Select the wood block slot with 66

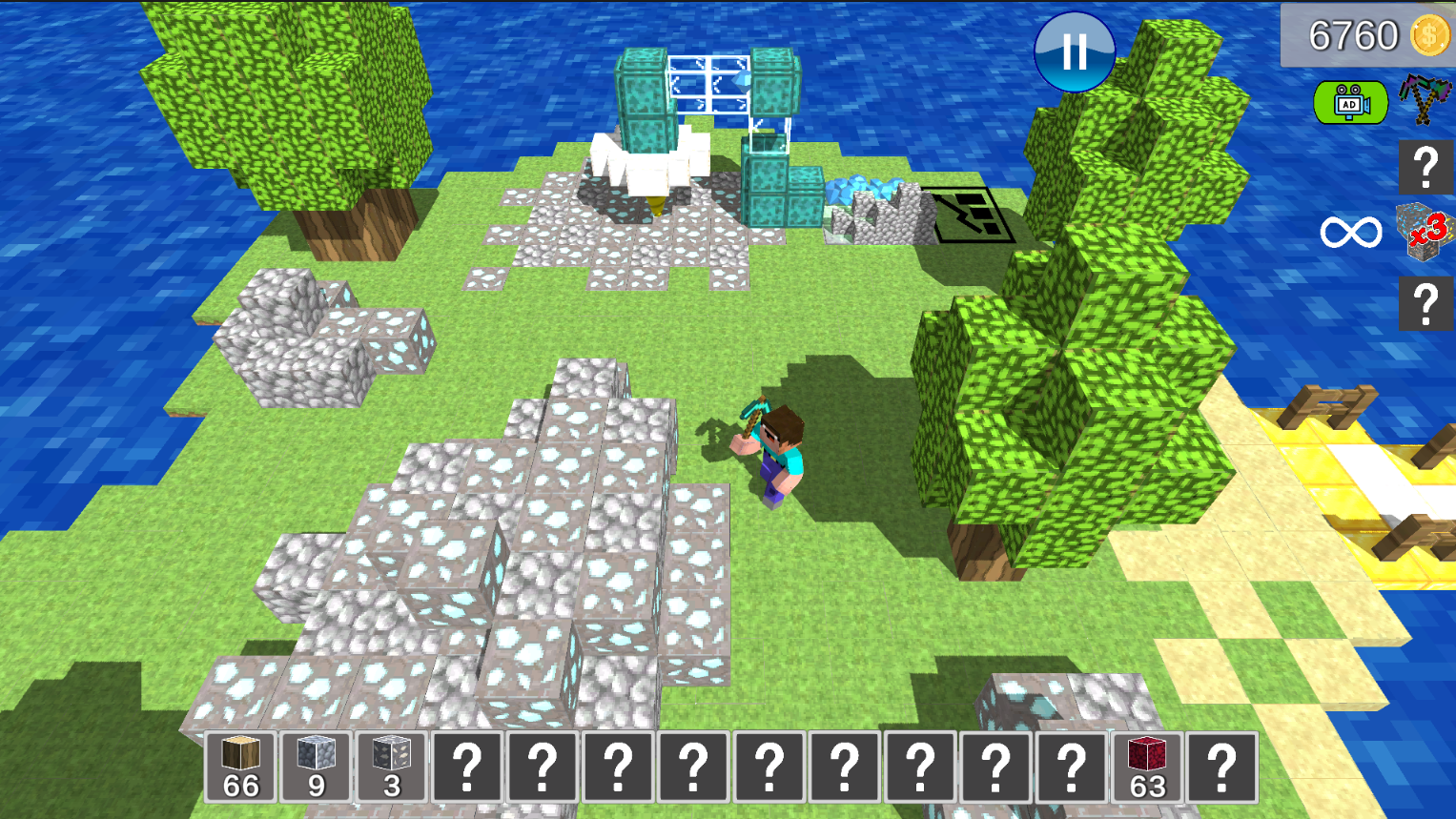tap(240, 767)
